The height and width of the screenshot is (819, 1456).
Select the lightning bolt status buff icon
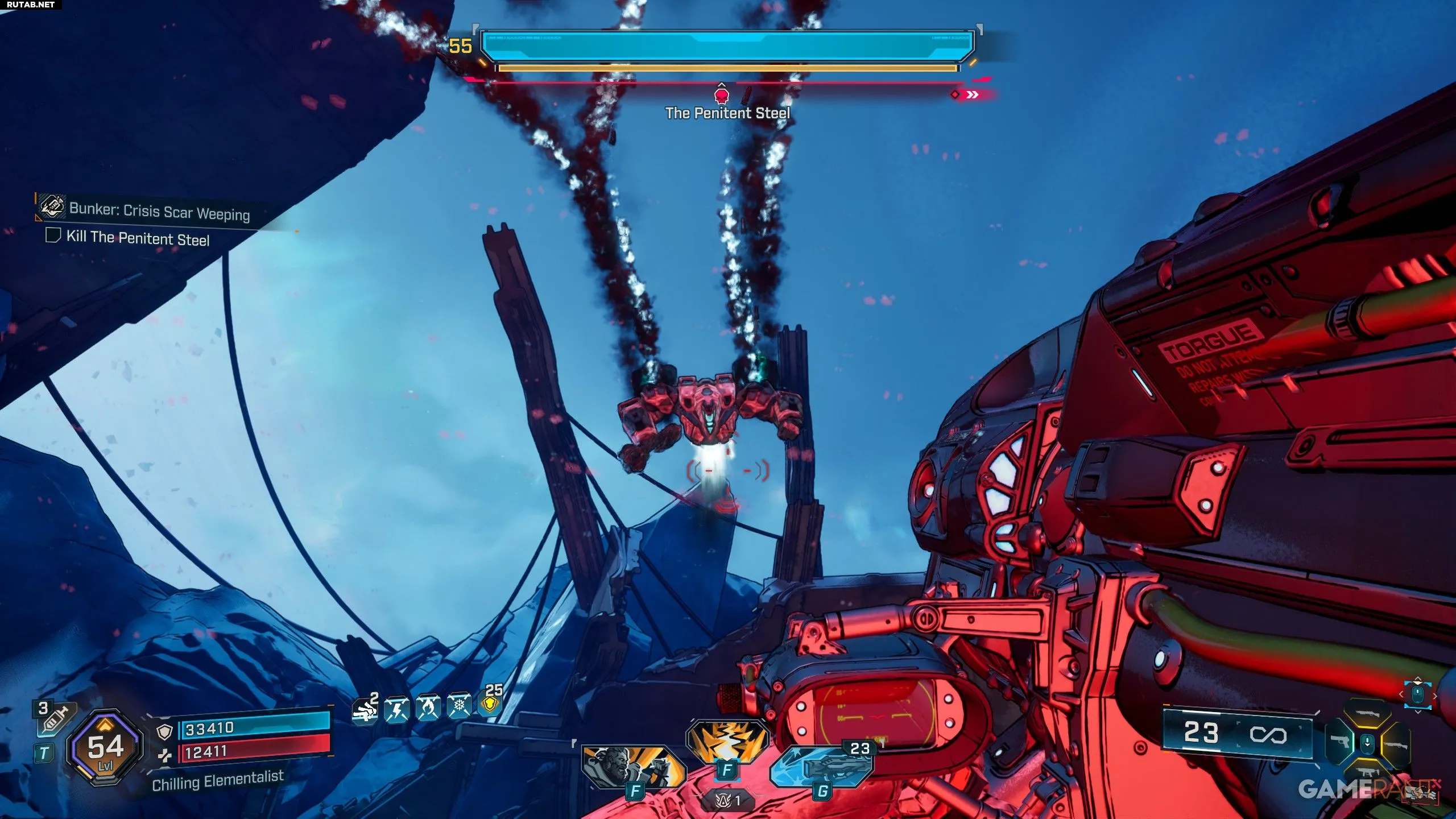click(396, 709)
